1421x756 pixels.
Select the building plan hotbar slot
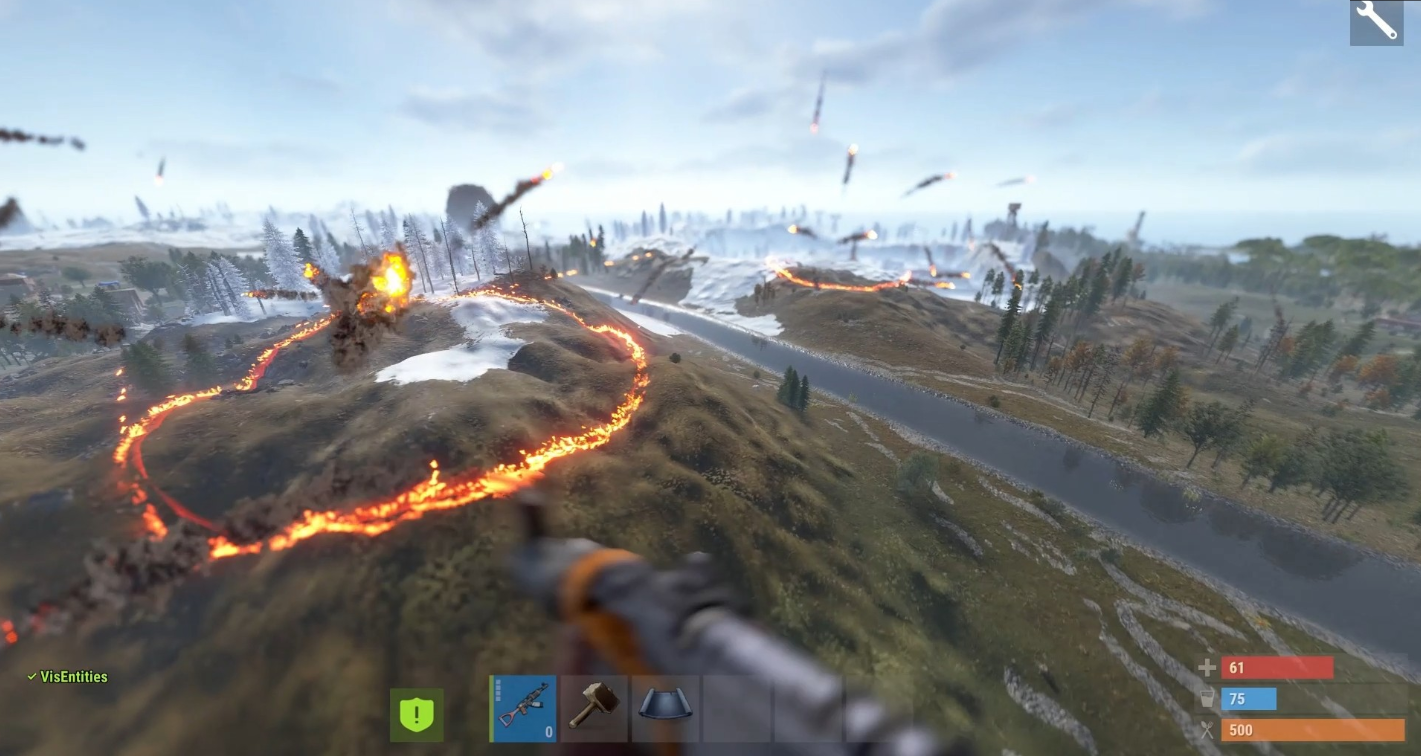coord(665,708)
